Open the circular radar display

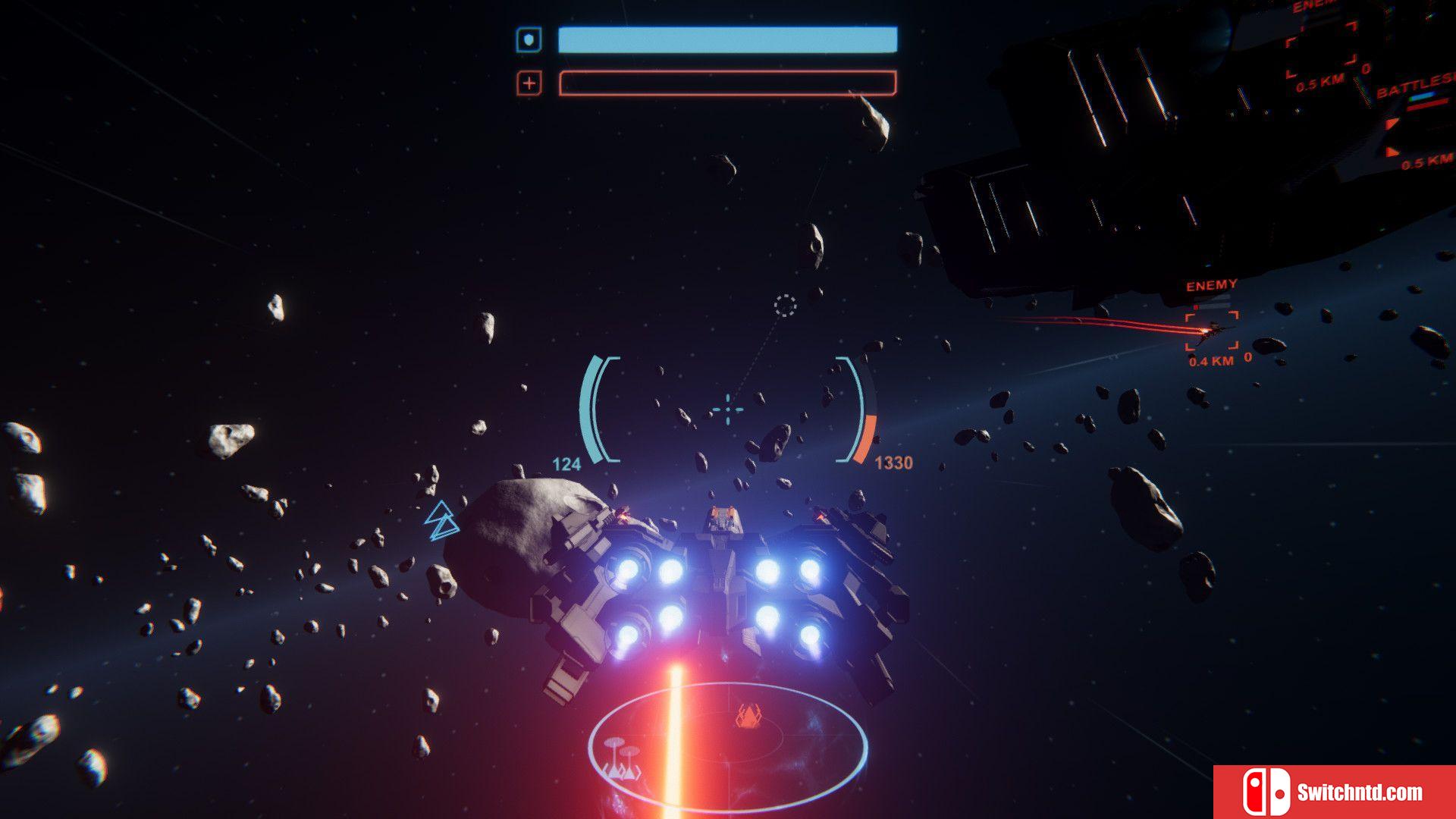(x=728, y=747)
